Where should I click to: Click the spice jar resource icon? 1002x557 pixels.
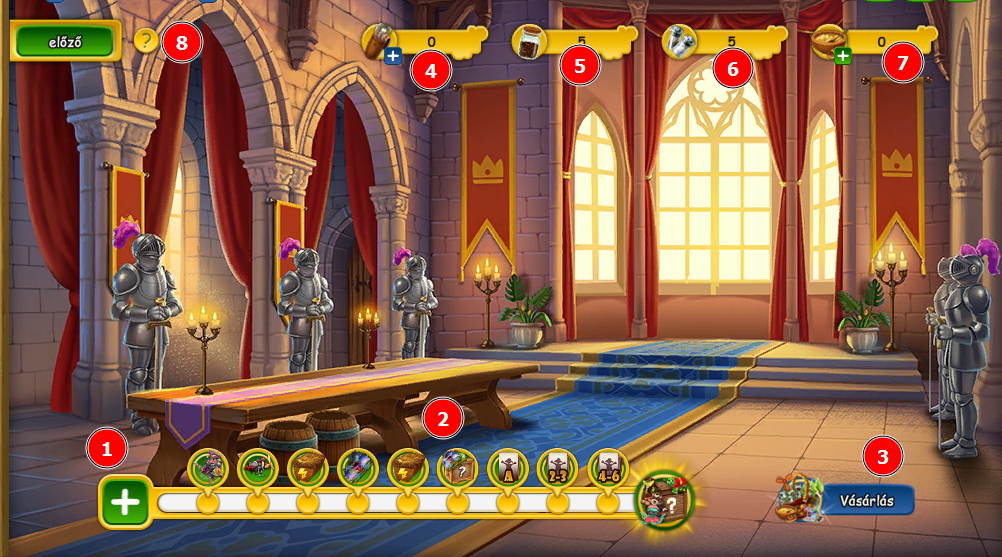point(528,42)
